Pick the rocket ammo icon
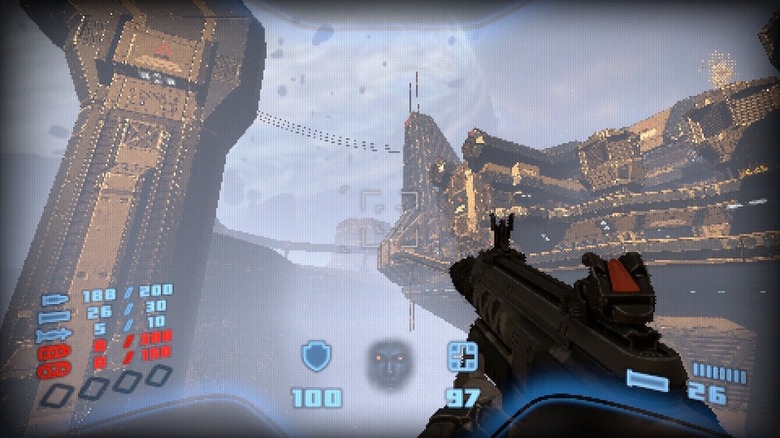Screen dimensions: 780x438 pos(55,334)
